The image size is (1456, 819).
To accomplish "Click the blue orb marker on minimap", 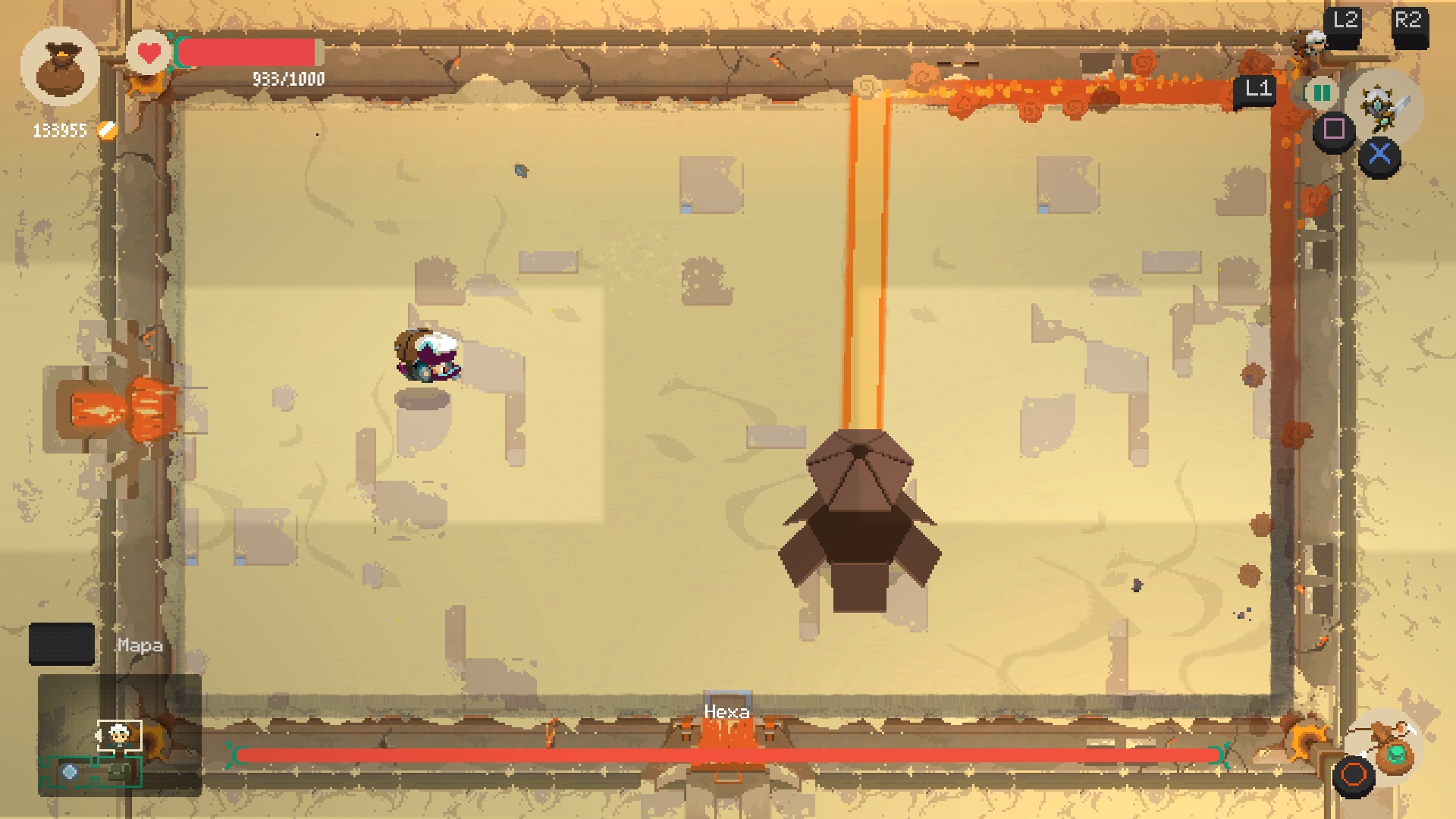I will click(x=70, y=772).
